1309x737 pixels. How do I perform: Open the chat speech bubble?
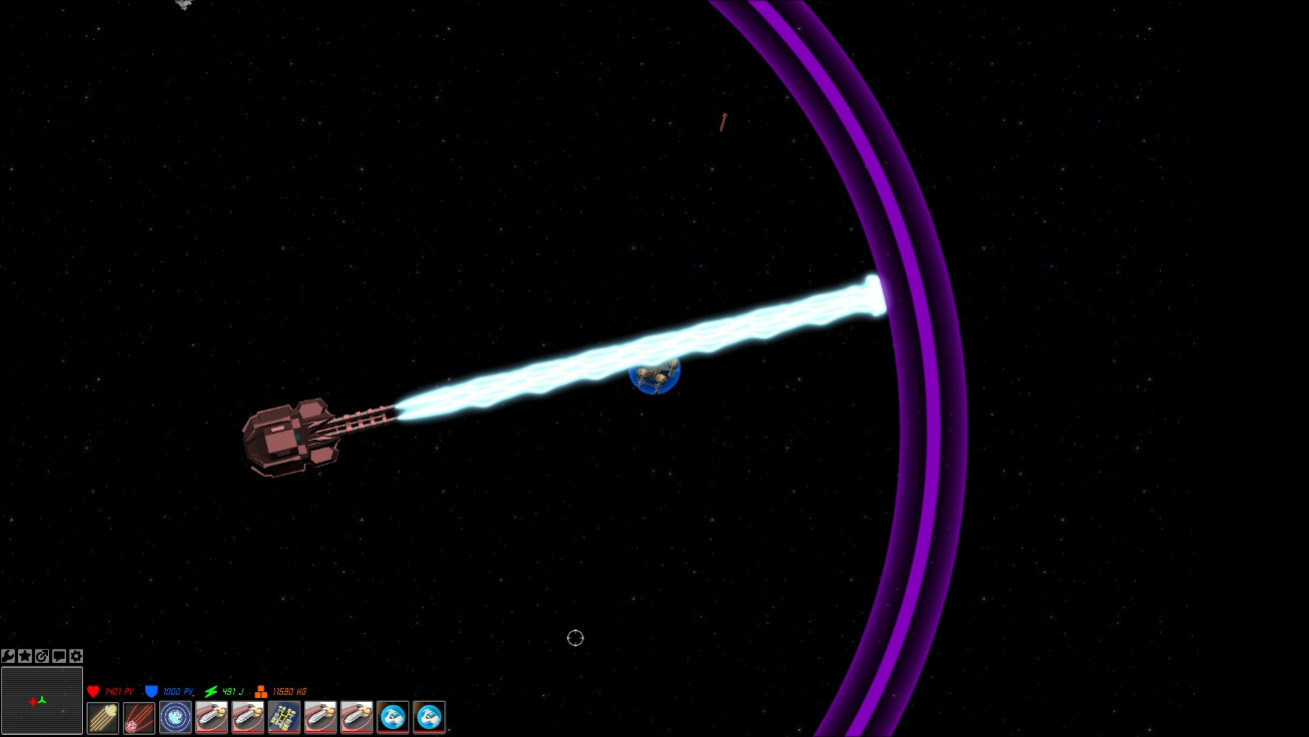pyautogui.click(x=59, y=656)
